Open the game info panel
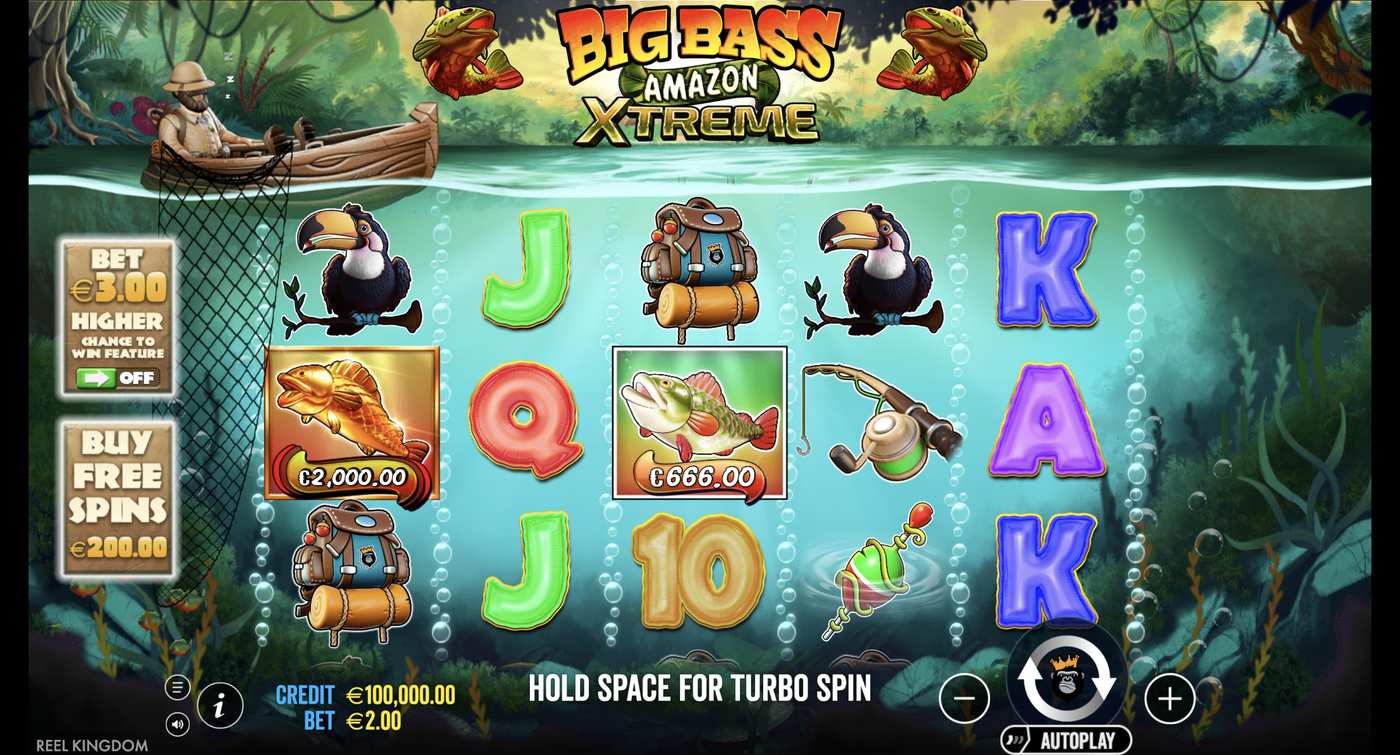 tap(219, 705)
